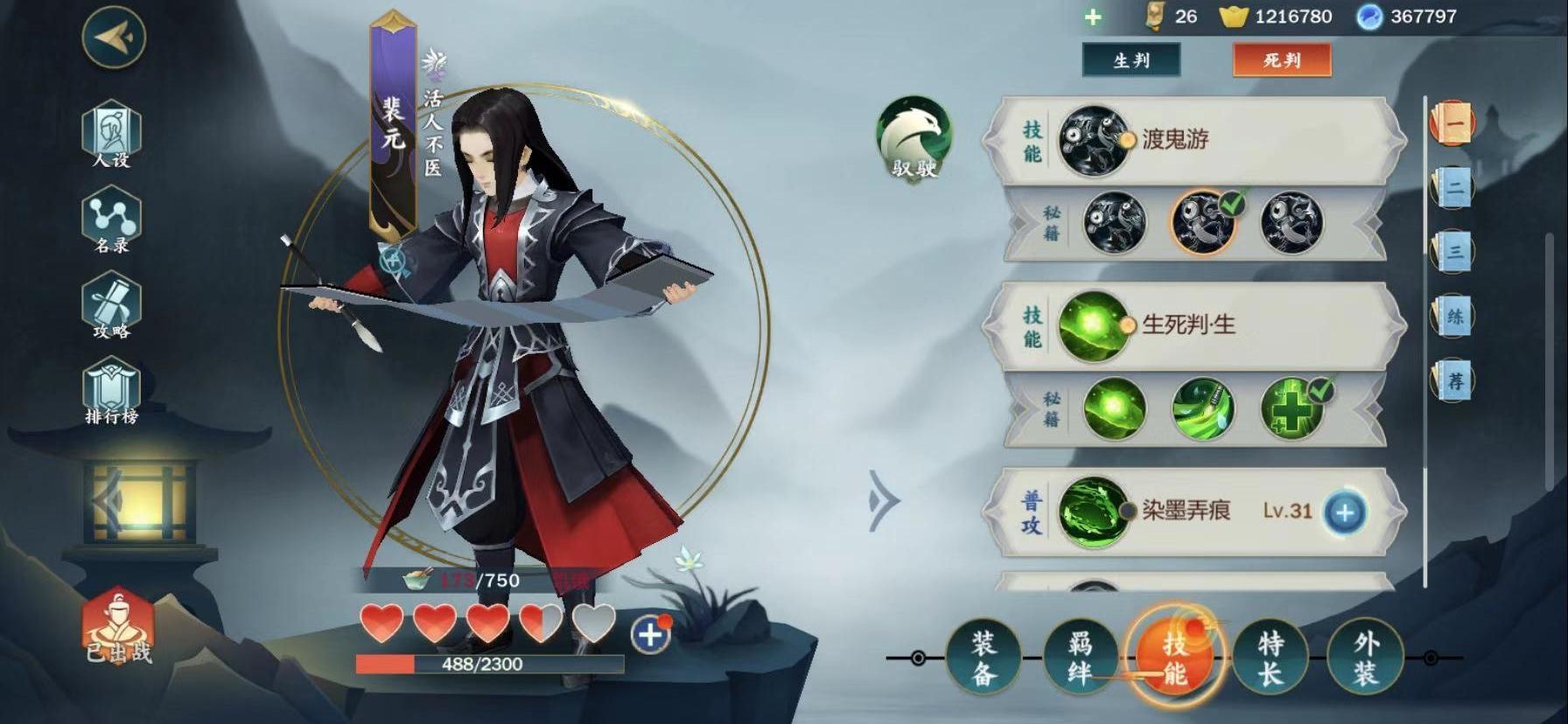Add currency with the green plus
1568x724 pixels.
tap(1093, 17)
